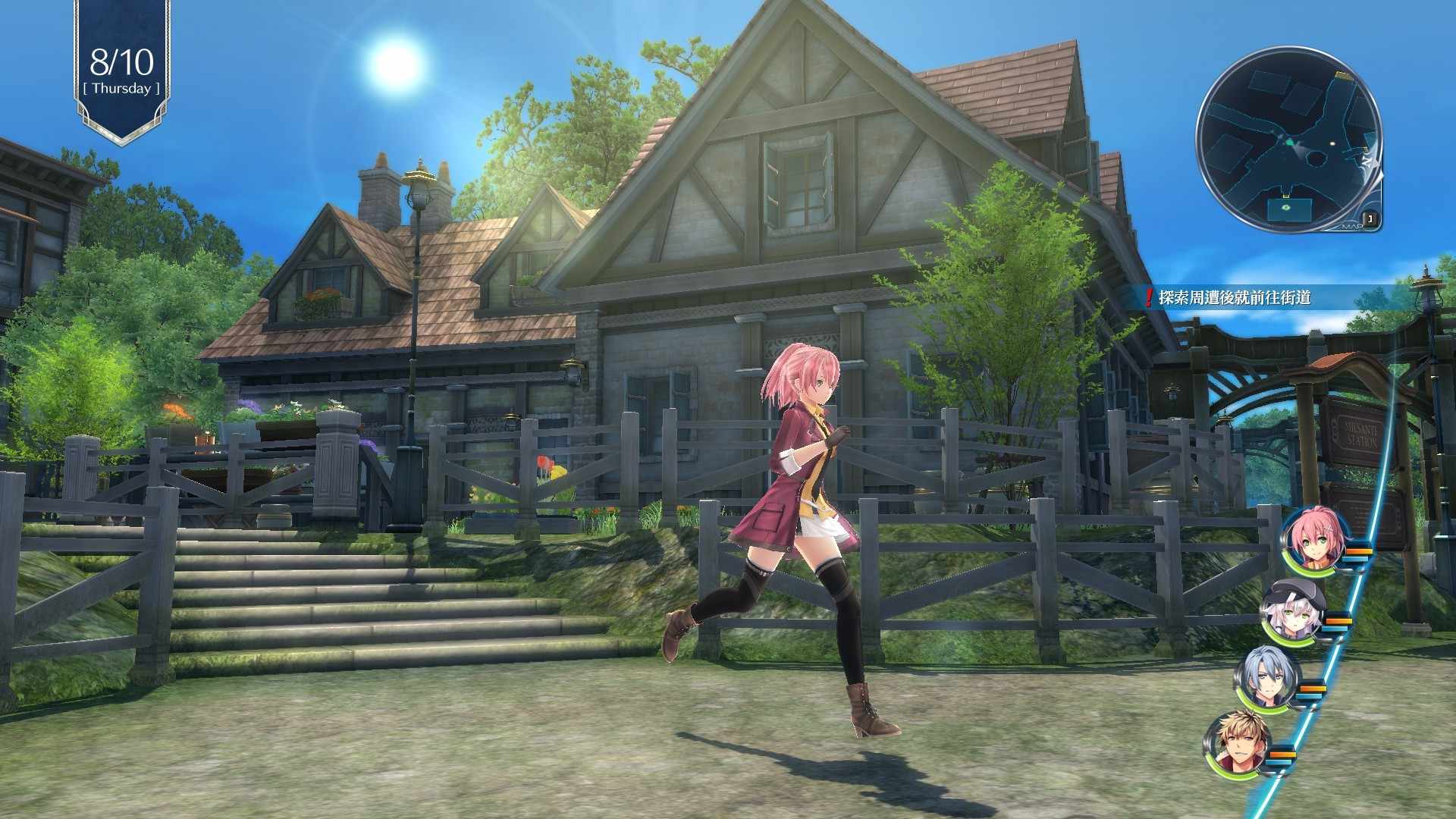The height and width of the screenshot is (819, 1456).
Task: Click the MAP label to expand the full map
Action: click(1352, 227)
